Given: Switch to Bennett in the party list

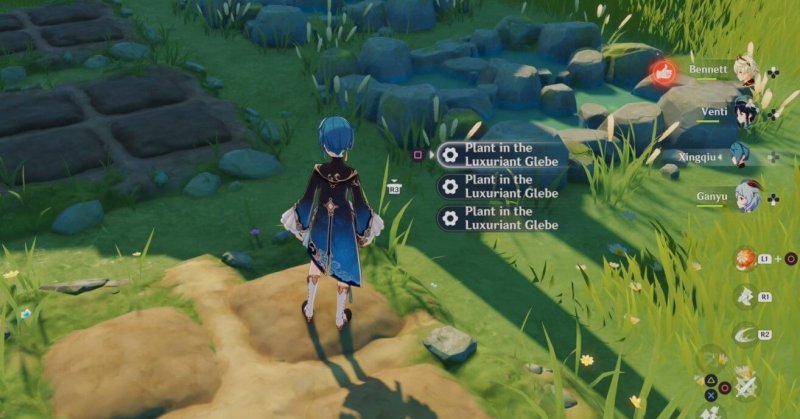Looking at the screenshot, I should (748, 69).
